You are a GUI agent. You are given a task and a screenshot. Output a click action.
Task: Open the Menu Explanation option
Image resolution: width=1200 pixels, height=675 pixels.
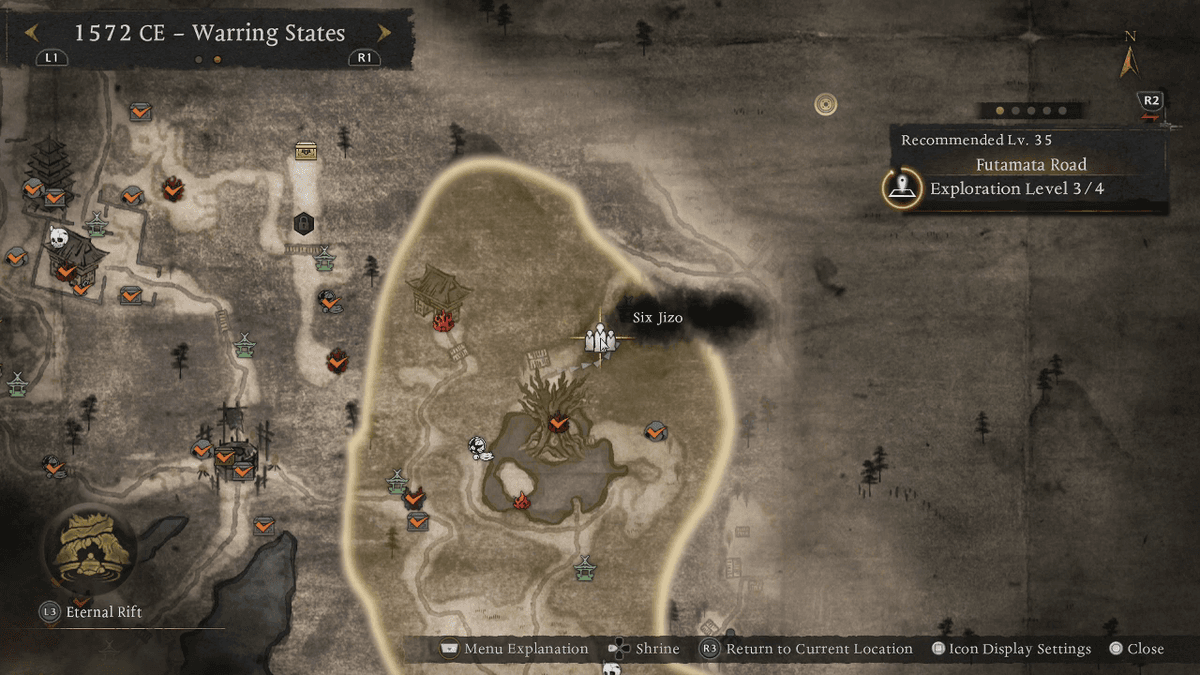click(x=515, y=649)
